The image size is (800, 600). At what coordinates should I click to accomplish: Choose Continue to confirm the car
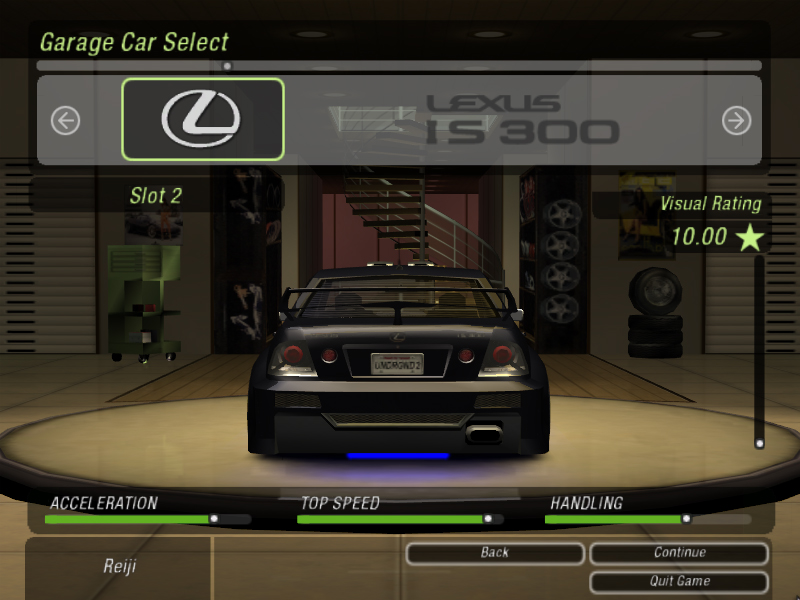[679, 553]
